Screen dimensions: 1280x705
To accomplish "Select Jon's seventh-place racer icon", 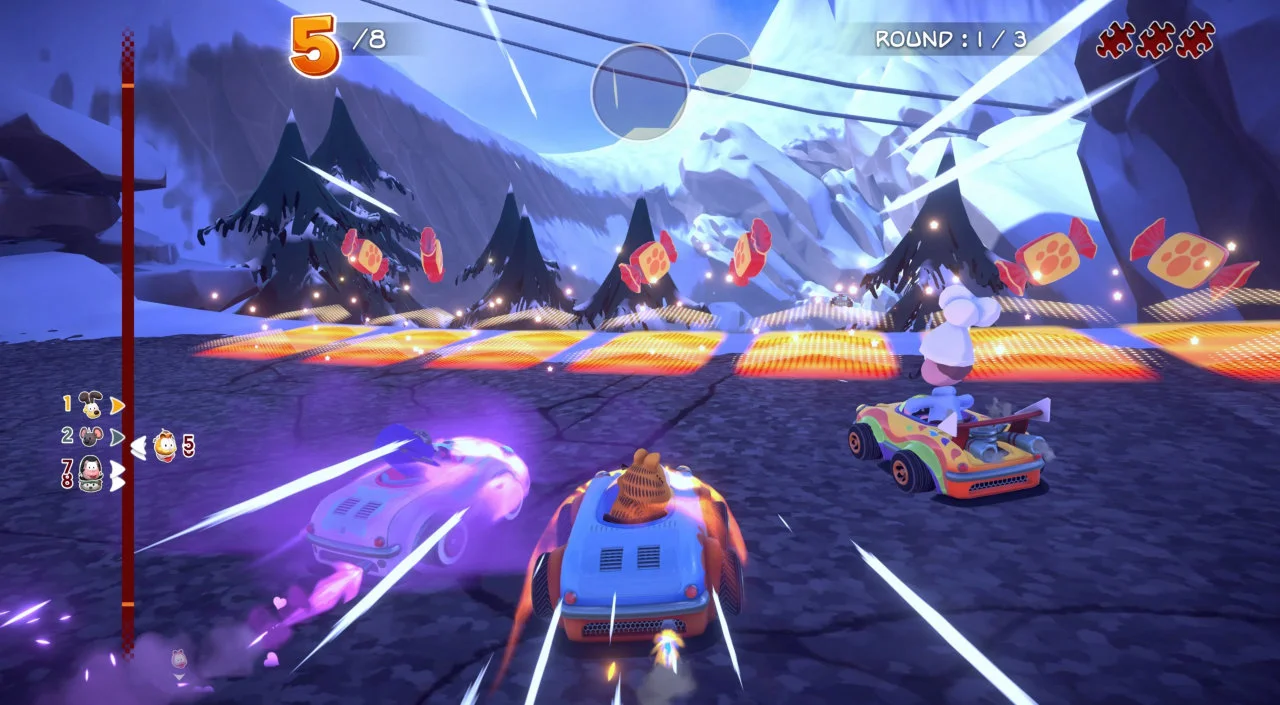I will tap(91, 472).
